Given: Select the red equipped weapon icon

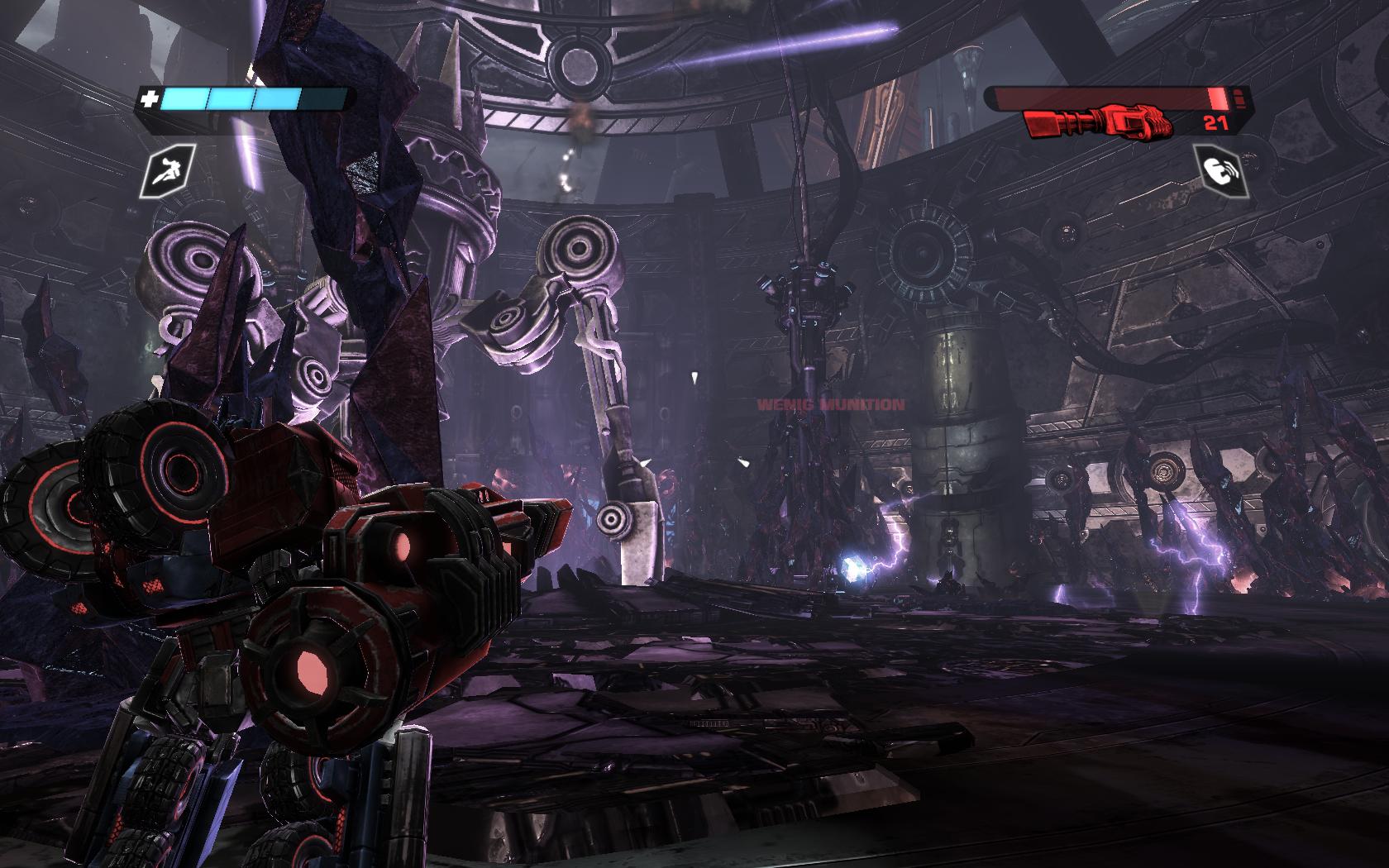Looking at the screenshot, I should click(1099, 124).
